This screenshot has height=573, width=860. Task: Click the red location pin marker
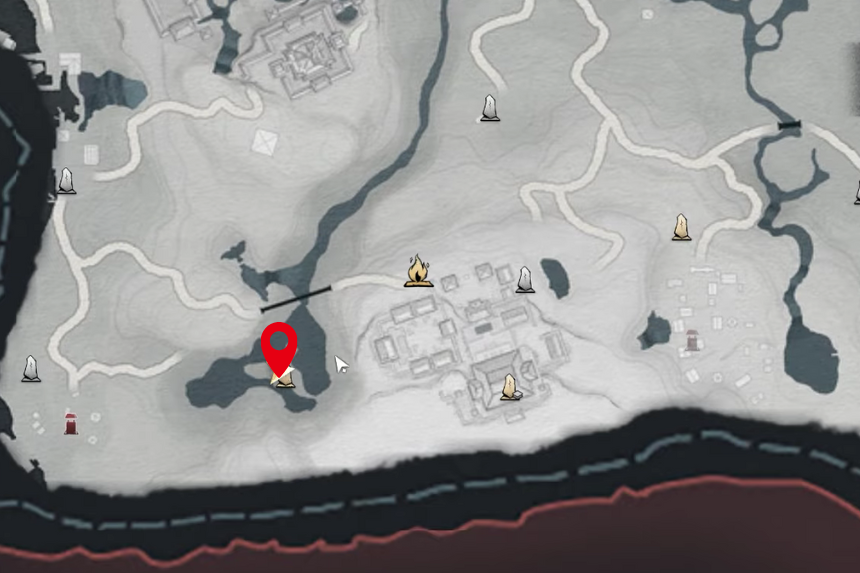(x=279, y=346)
